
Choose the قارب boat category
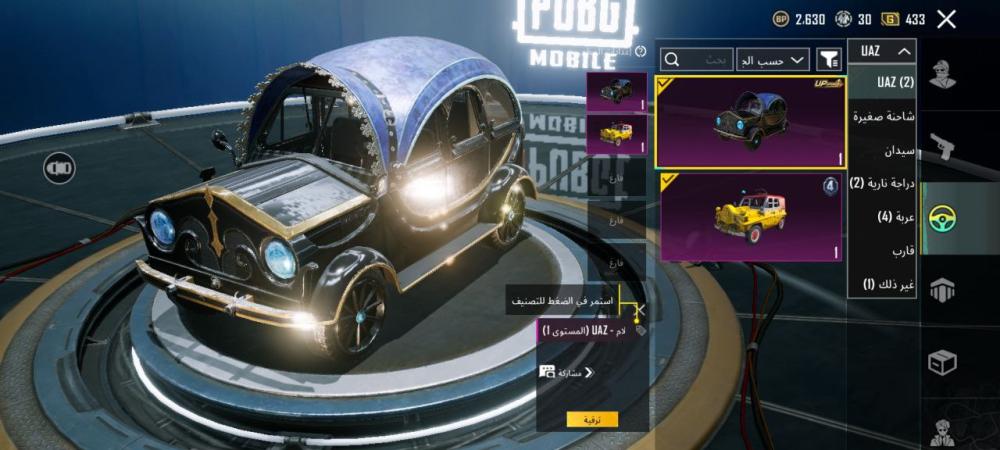[882, 250]
